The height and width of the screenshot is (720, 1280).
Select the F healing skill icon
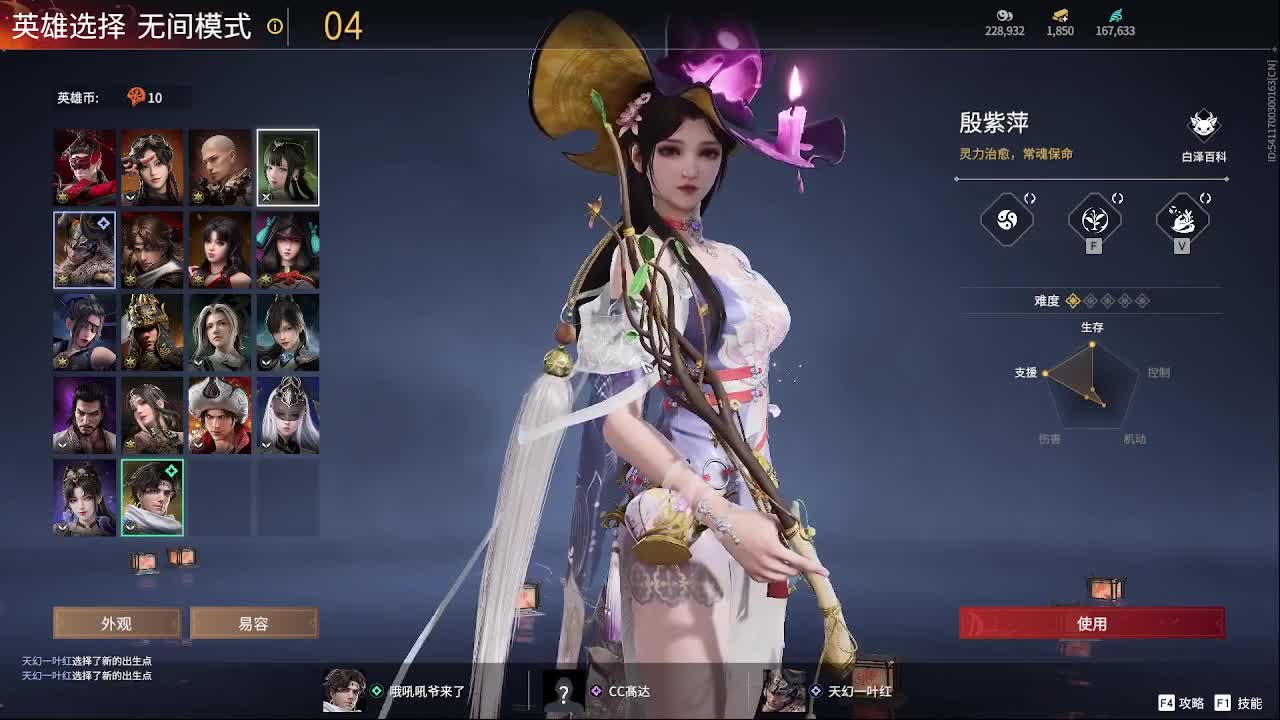pos(1093,220)
